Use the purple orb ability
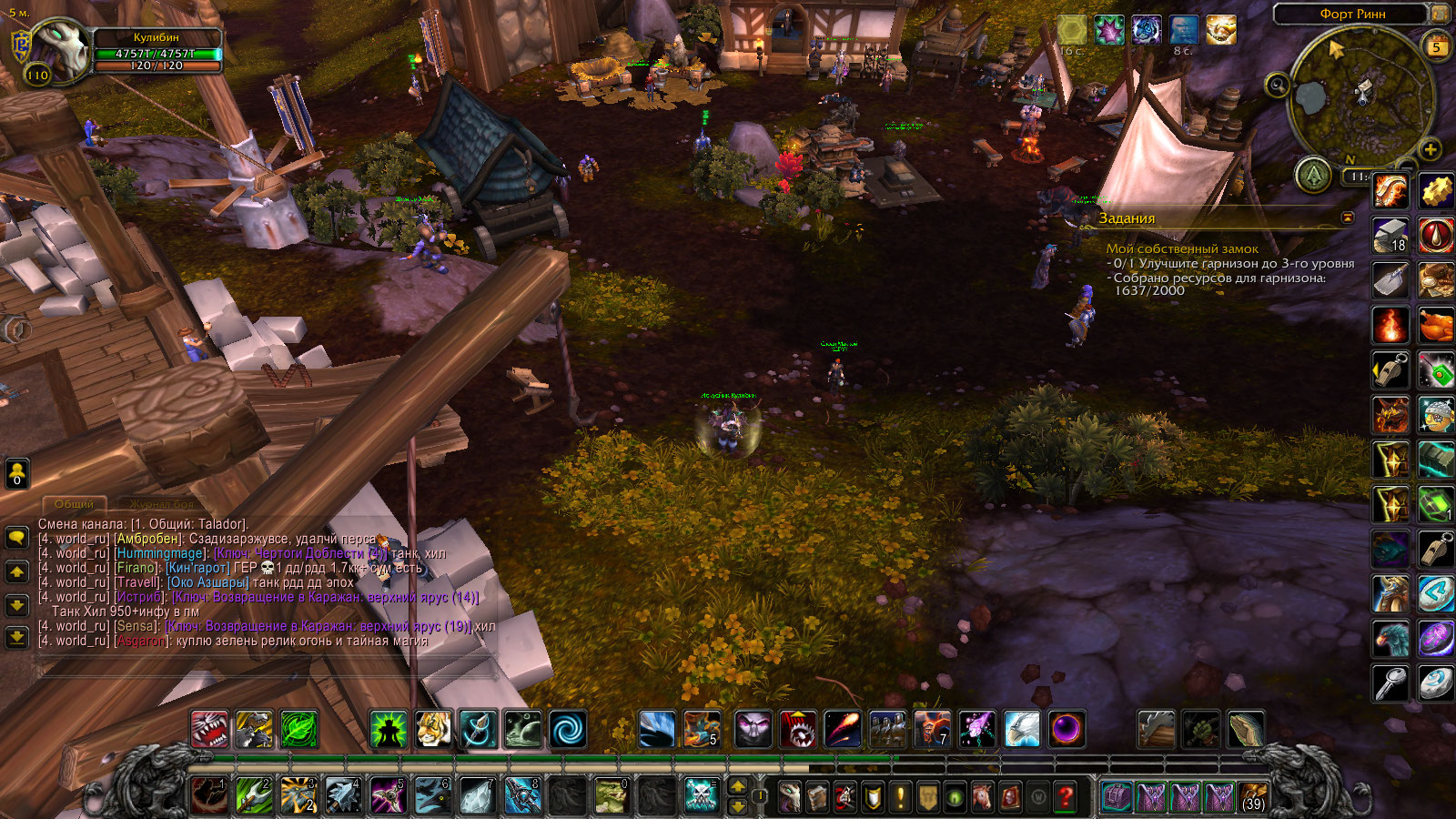The image size is (1456, 819). click(1066, 729)
